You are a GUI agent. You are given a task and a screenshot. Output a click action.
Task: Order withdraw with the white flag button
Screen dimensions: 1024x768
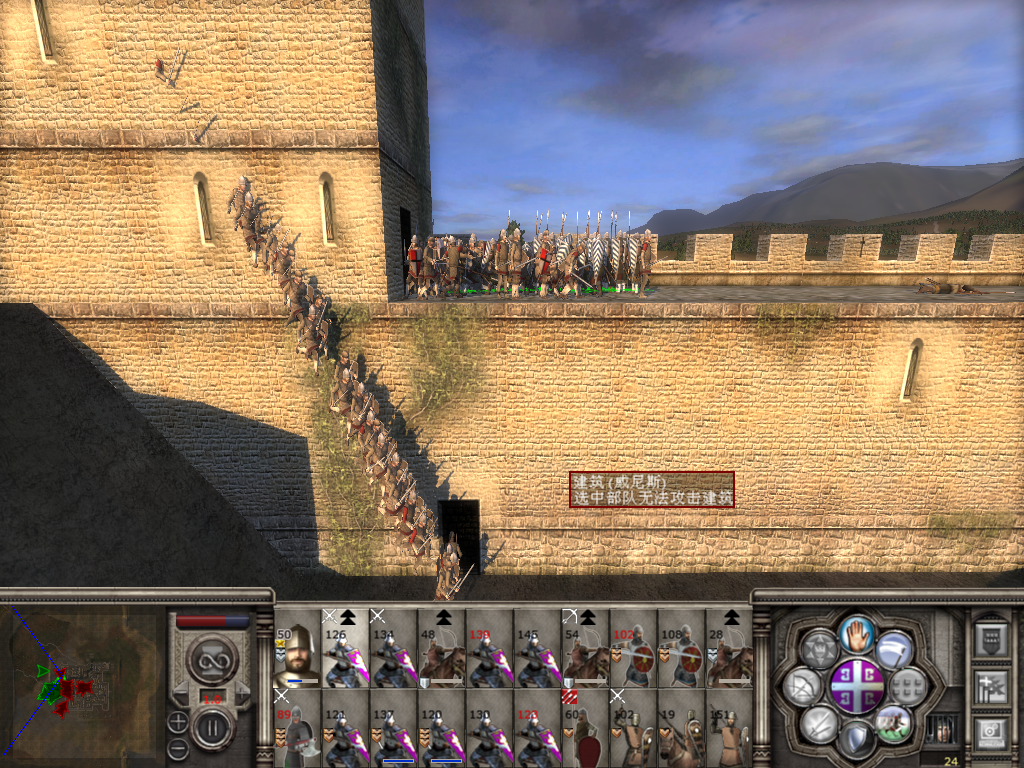pyautogui.click(x=895, y=648)
